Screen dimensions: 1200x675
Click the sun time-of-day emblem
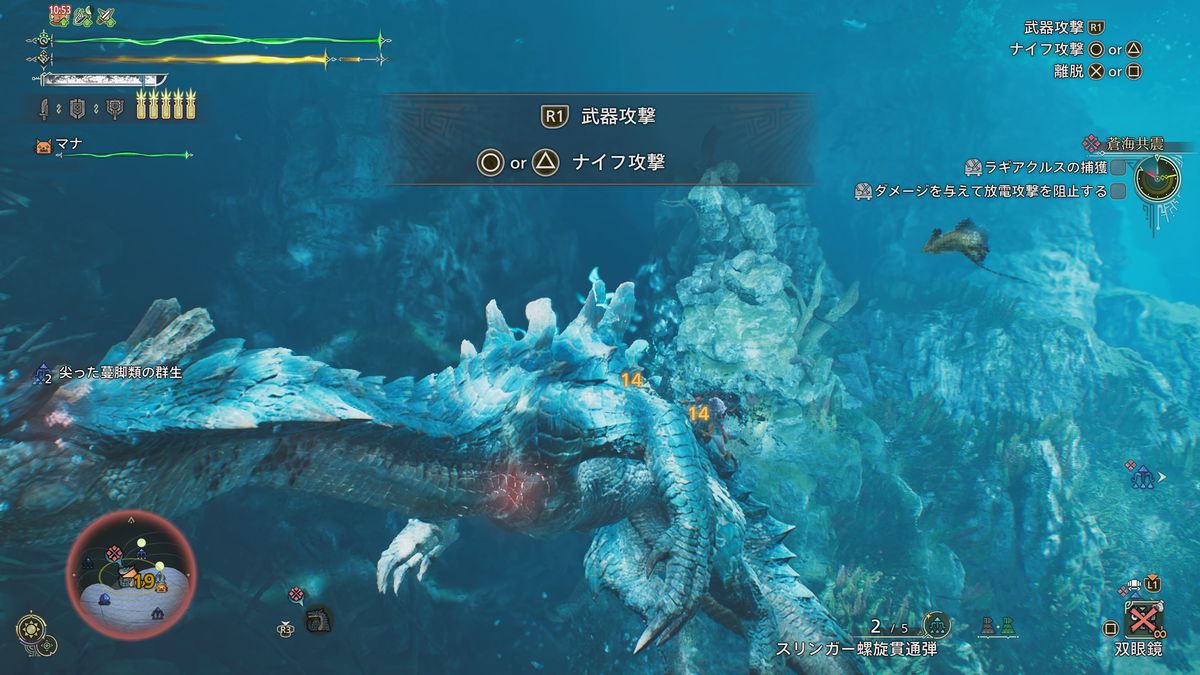[x=29, y=628]
